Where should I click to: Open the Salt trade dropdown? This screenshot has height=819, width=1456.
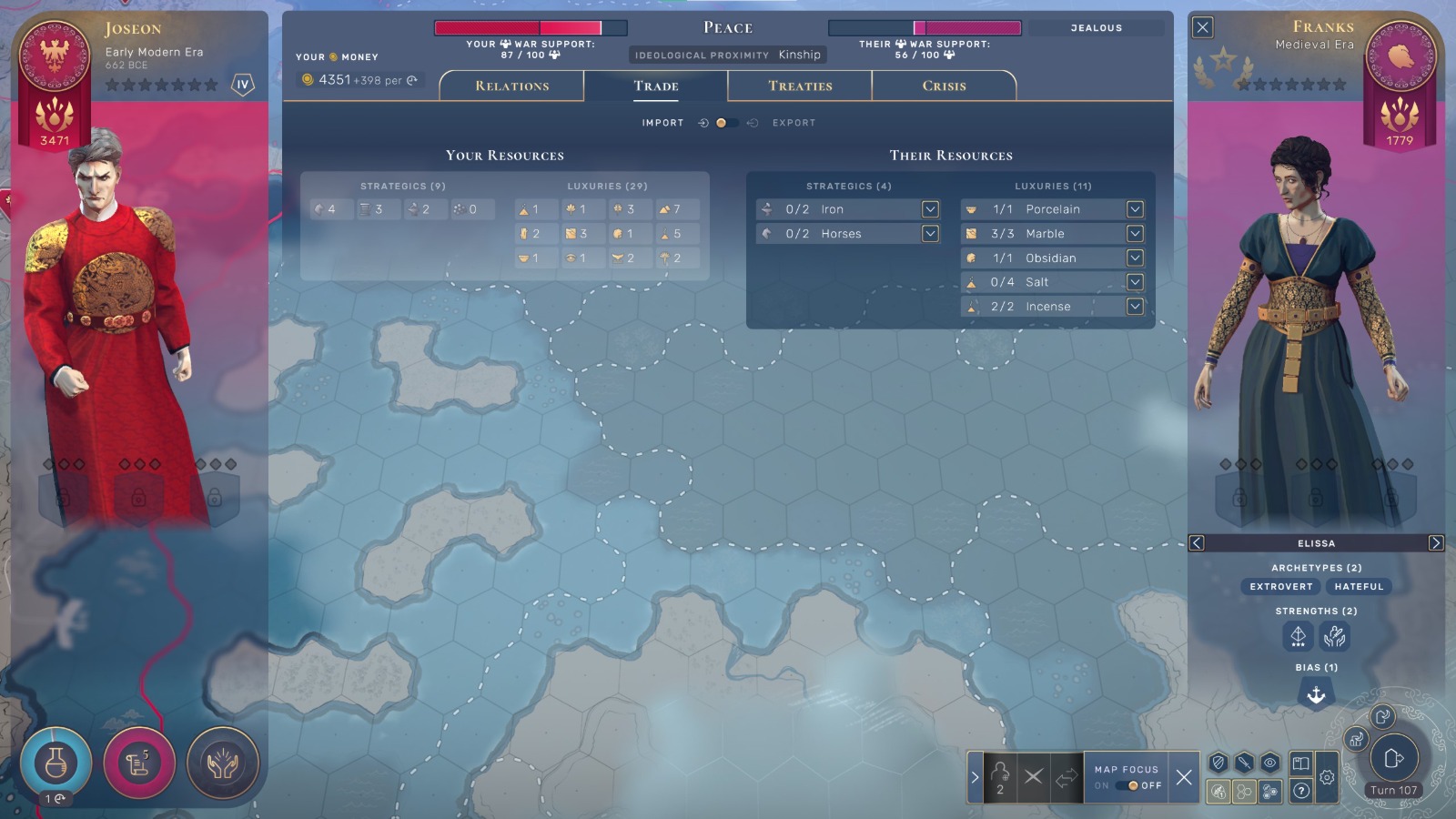(1135, 282)
